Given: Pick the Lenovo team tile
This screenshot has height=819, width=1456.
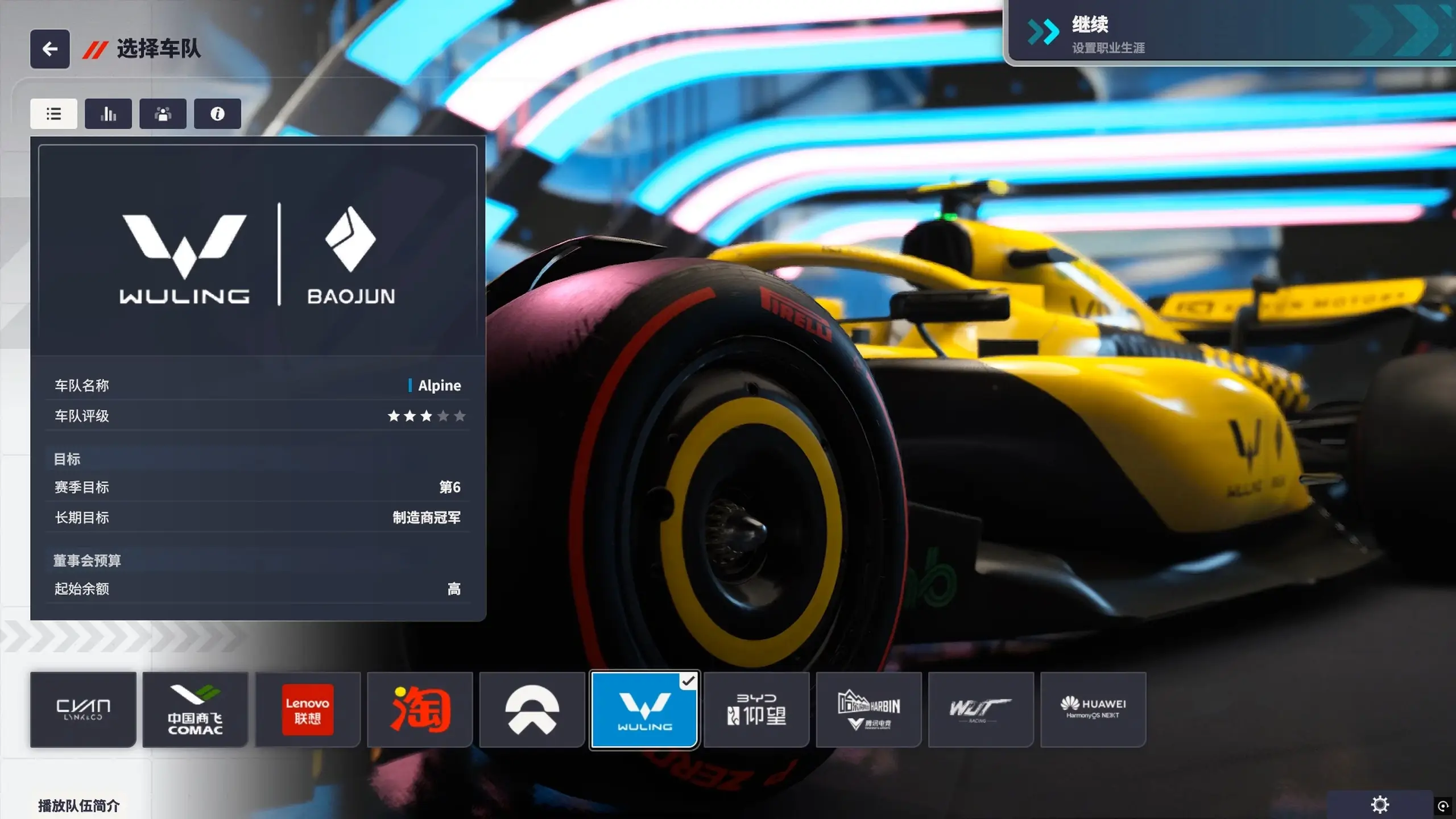Looking at the screenshot, I should pos(308,710).
